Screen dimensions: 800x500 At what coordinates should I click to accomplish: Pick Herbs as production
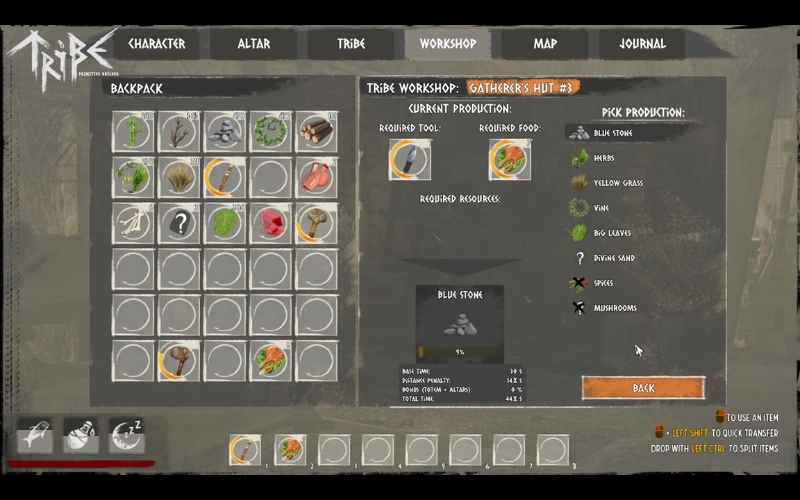point(603,158)
